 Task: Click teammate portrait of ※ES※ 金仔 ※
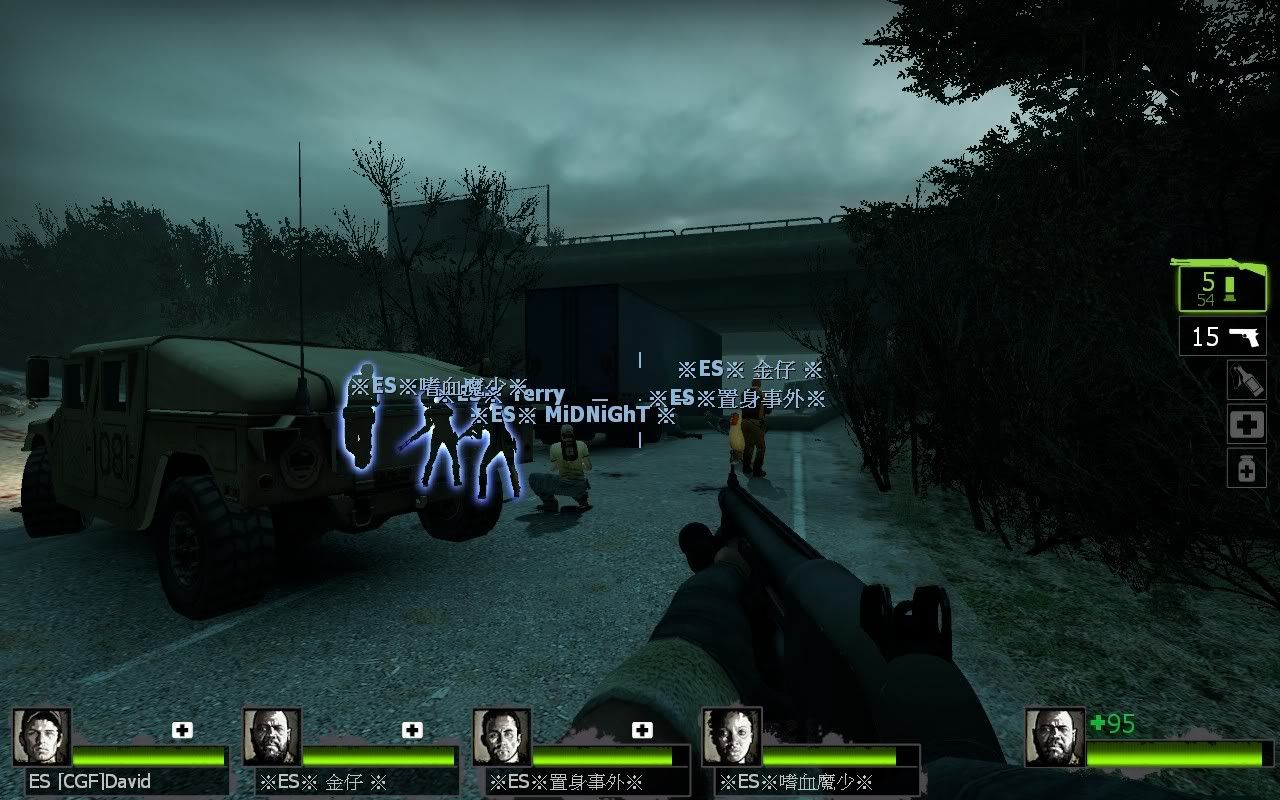[x=272, y=738]
